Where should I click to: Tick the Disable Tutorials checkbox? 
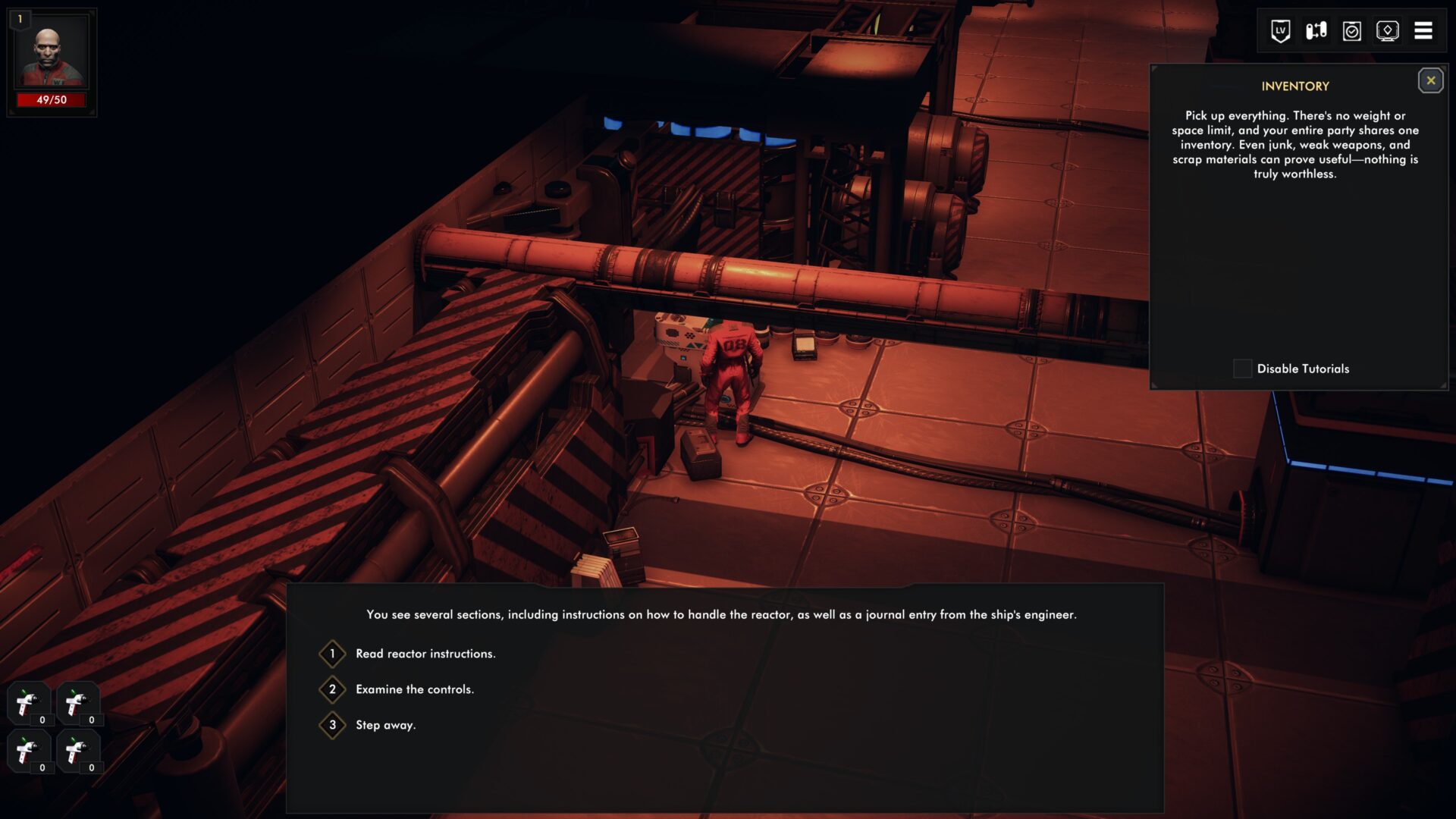coord(1242,369)
